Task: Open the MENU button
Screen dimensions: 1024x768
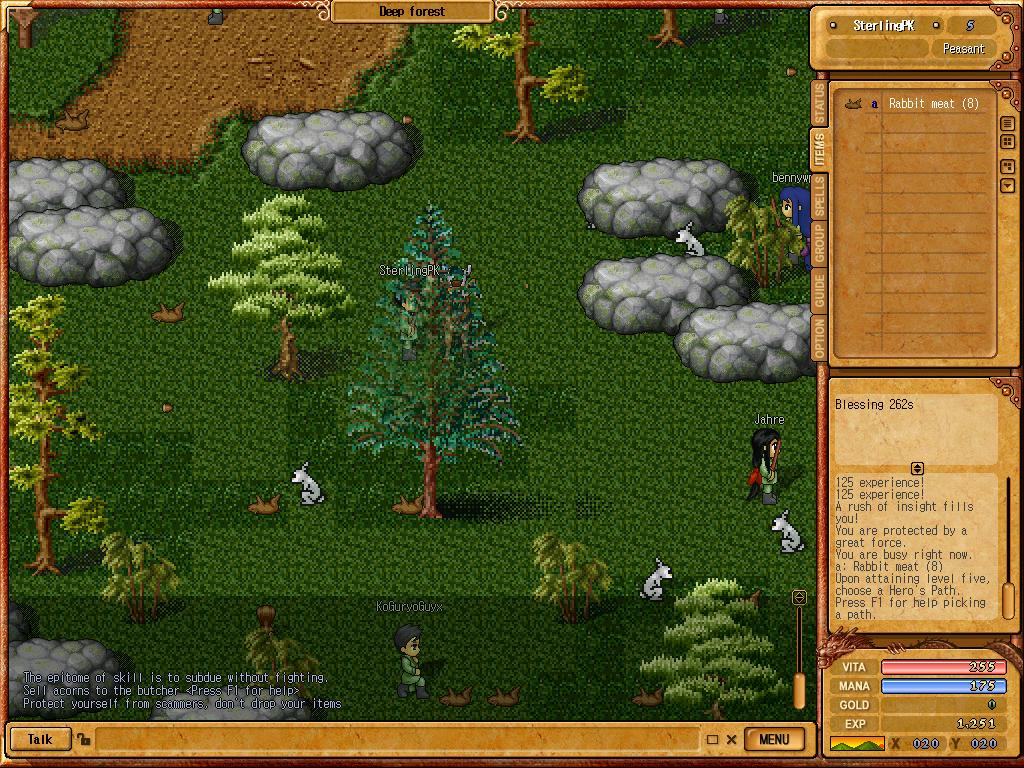Action: pos(774,740)
